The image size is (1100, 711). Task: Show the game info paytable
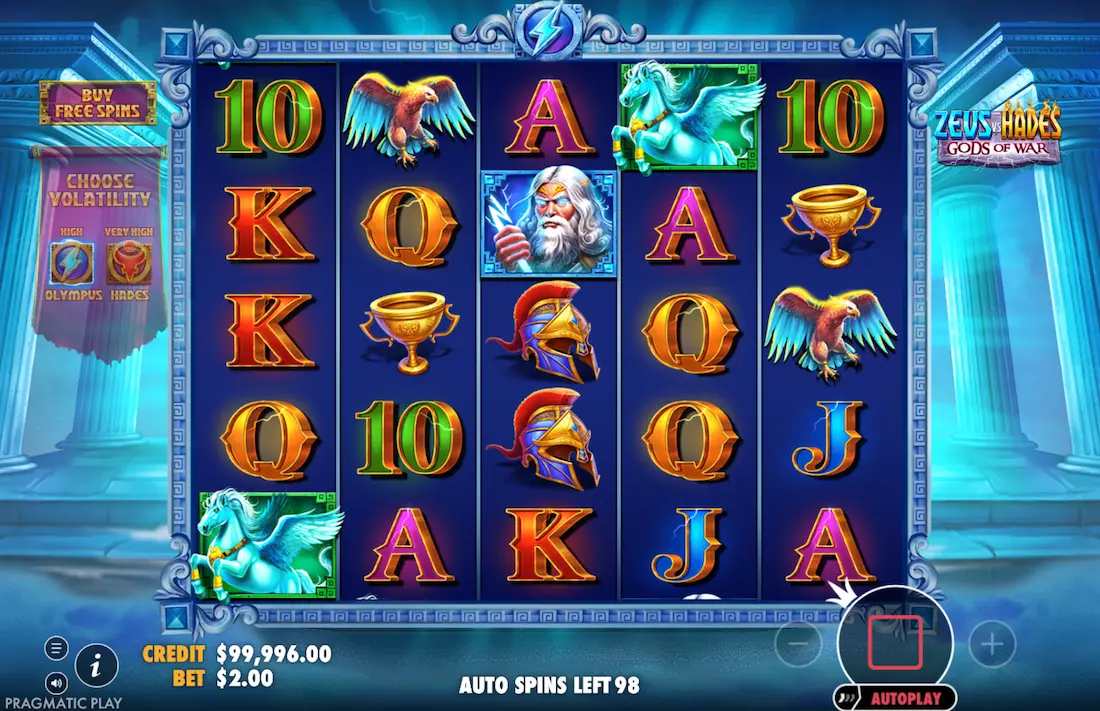point(96,663)
